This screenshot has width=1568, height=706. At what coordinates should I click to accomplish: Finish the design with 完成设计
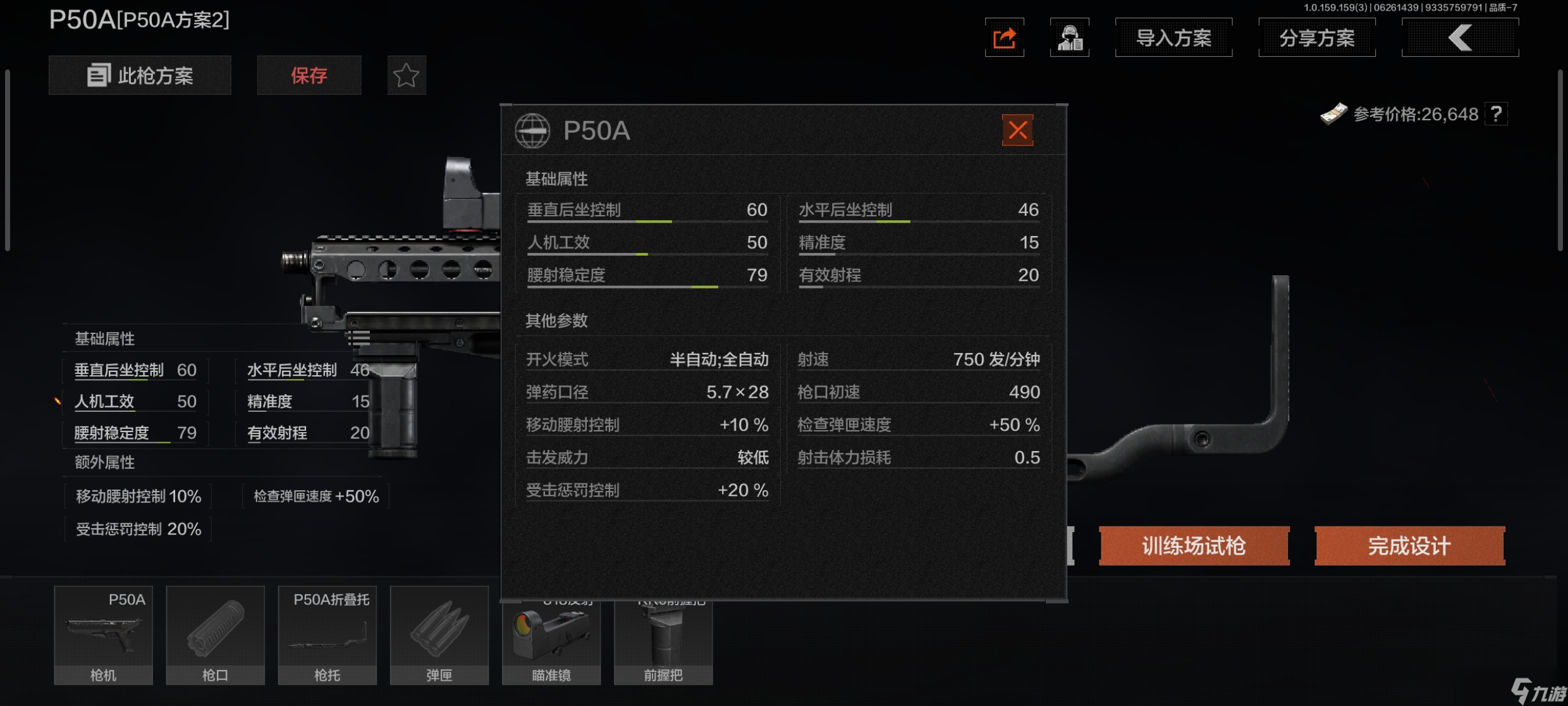(x=1409, y=545)
